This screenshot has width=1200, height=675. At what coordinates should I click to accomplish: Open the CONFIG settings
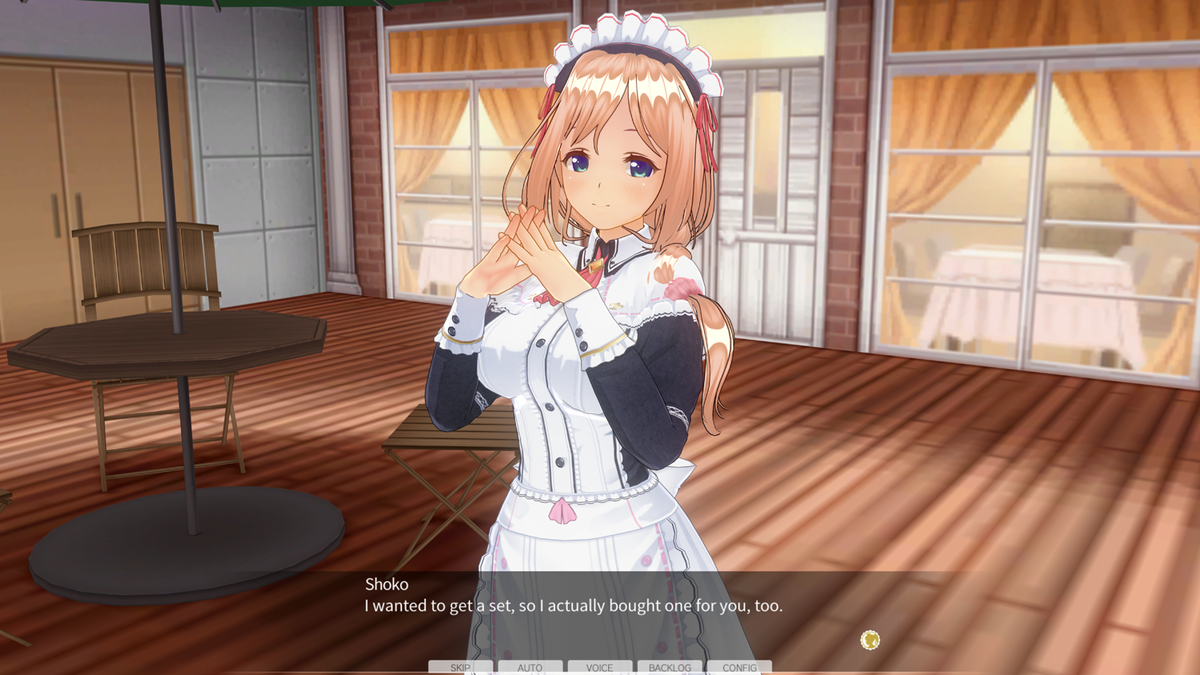740,667
